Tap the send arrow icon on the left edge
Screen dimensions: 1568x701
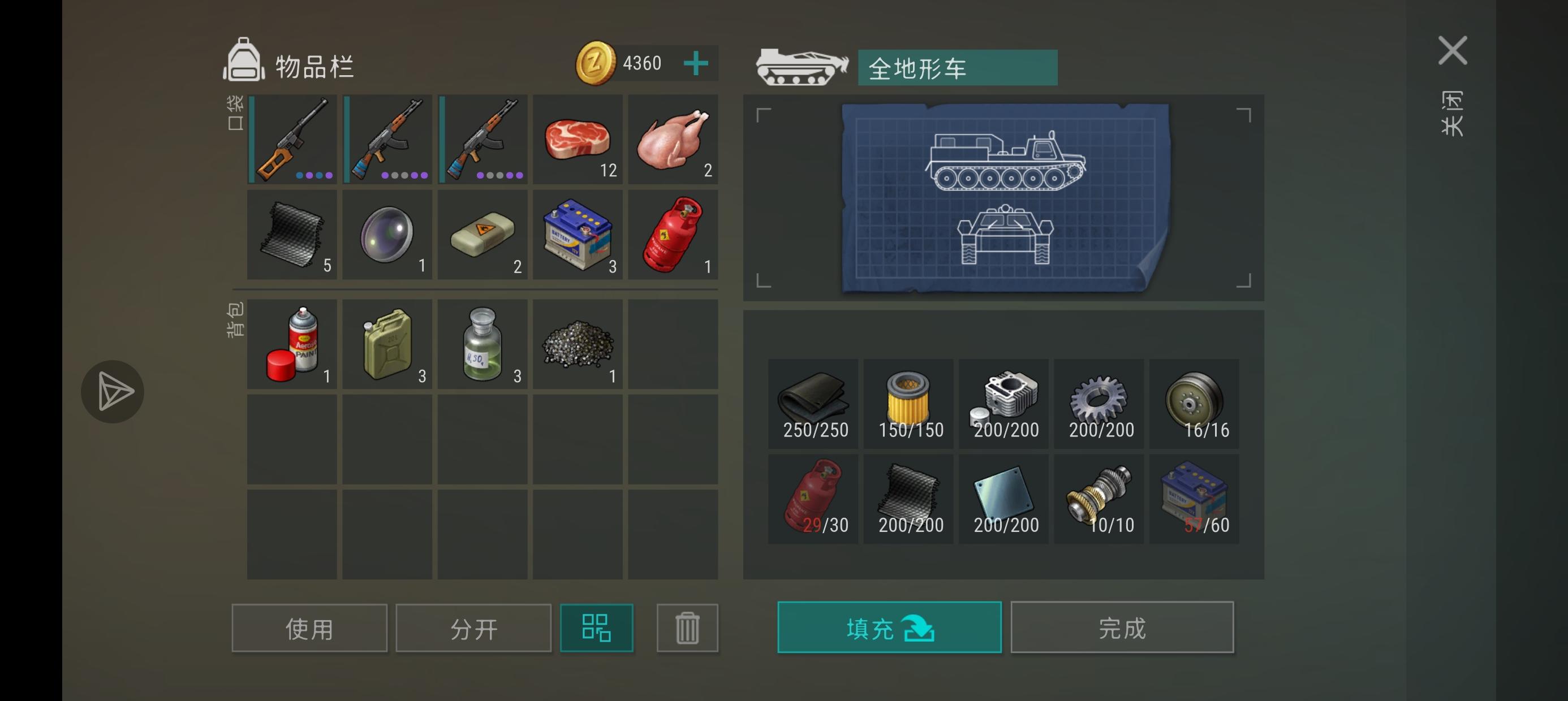[x=113, y=391]
